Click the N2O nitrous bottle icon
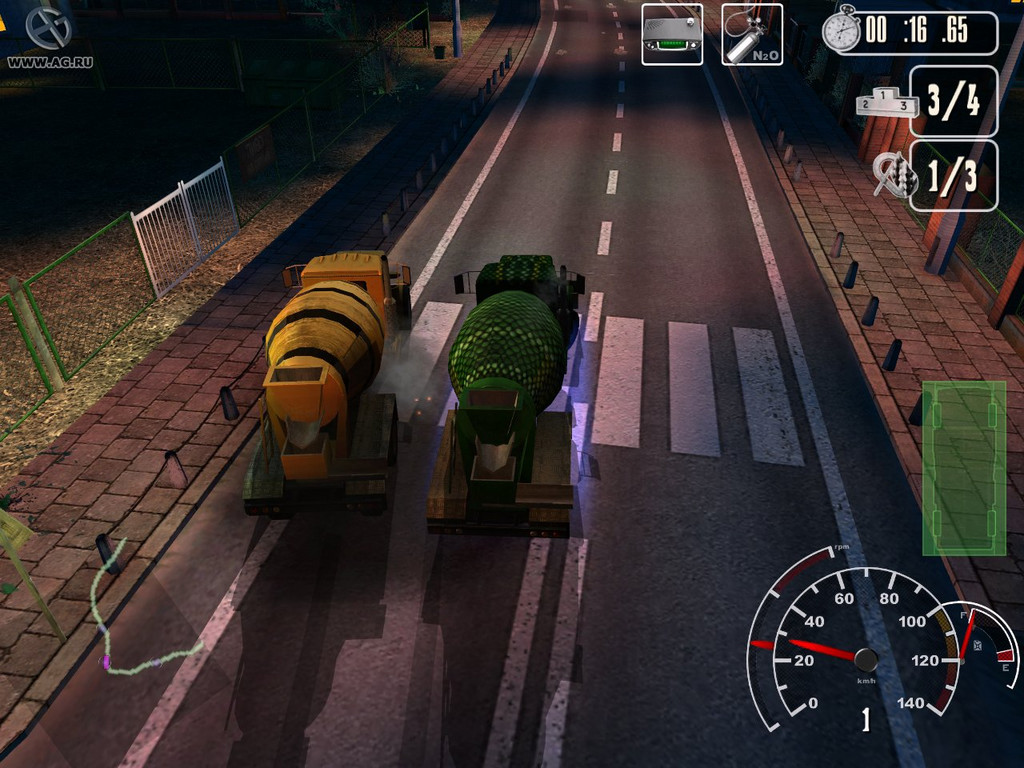1024x768 pixels. (x=751, y=34)
